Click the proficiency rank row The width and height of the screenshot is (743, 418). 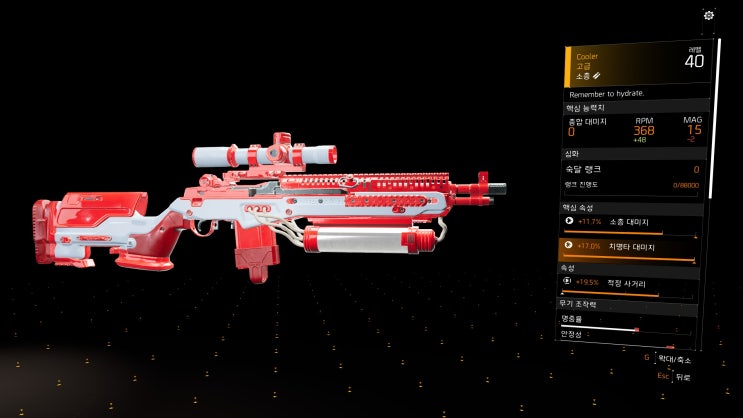[x=631, y=170]
